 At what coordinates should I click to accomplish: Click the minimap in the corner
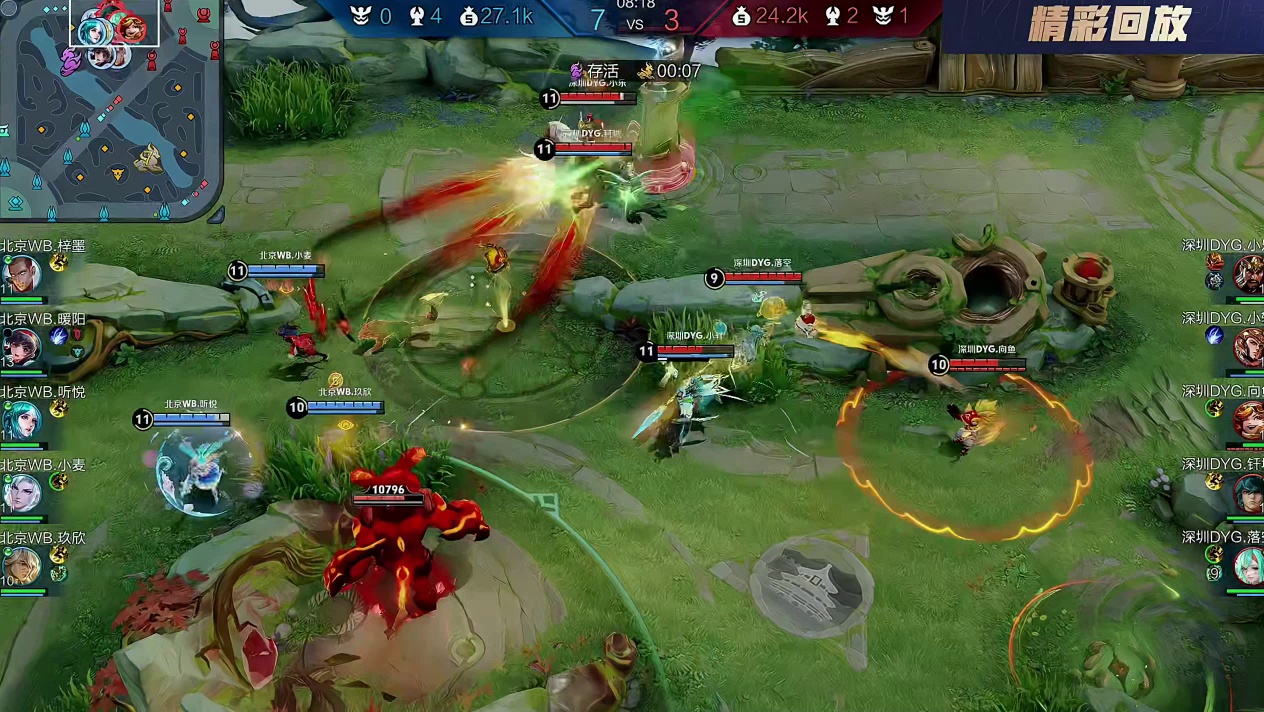[x=110, y=108]
